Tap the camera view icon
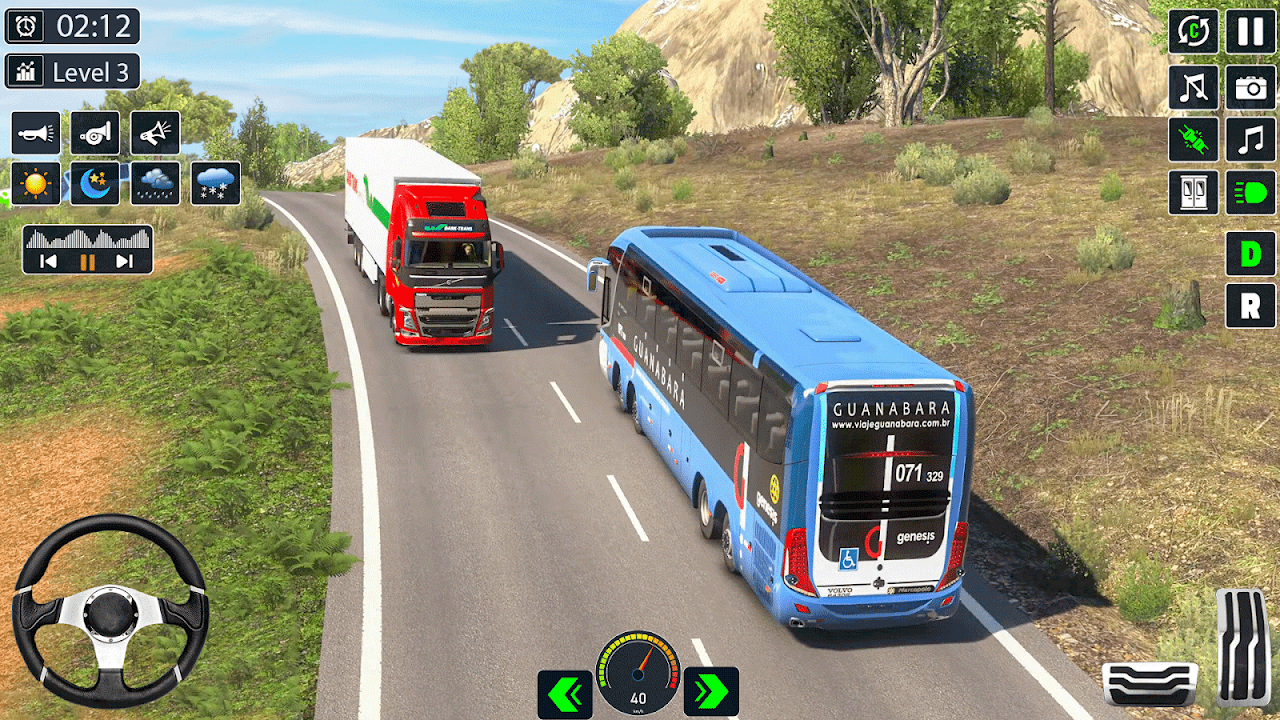The width and height of the screenshot is (1280, 720). (1250, 87)
